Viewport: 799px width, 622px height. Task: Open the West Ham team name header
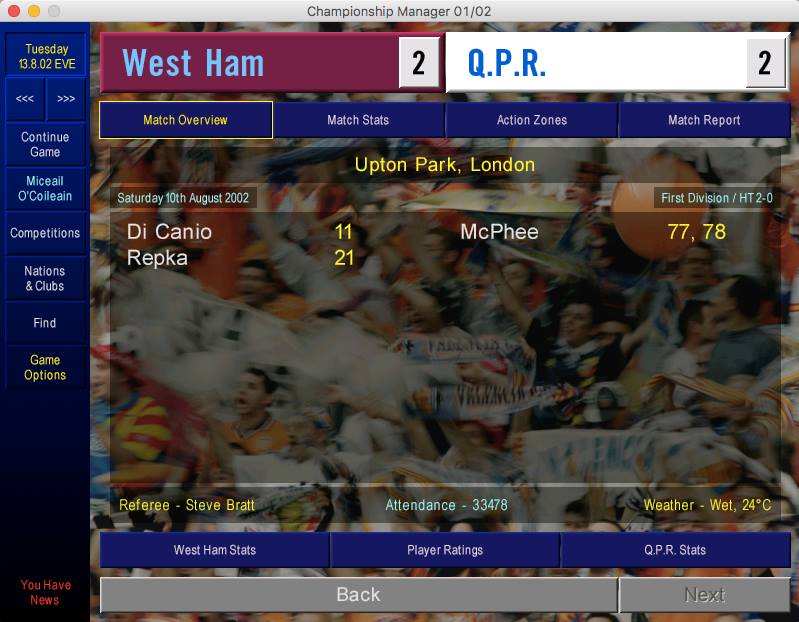pyautogui.click(x=193, y=63)
